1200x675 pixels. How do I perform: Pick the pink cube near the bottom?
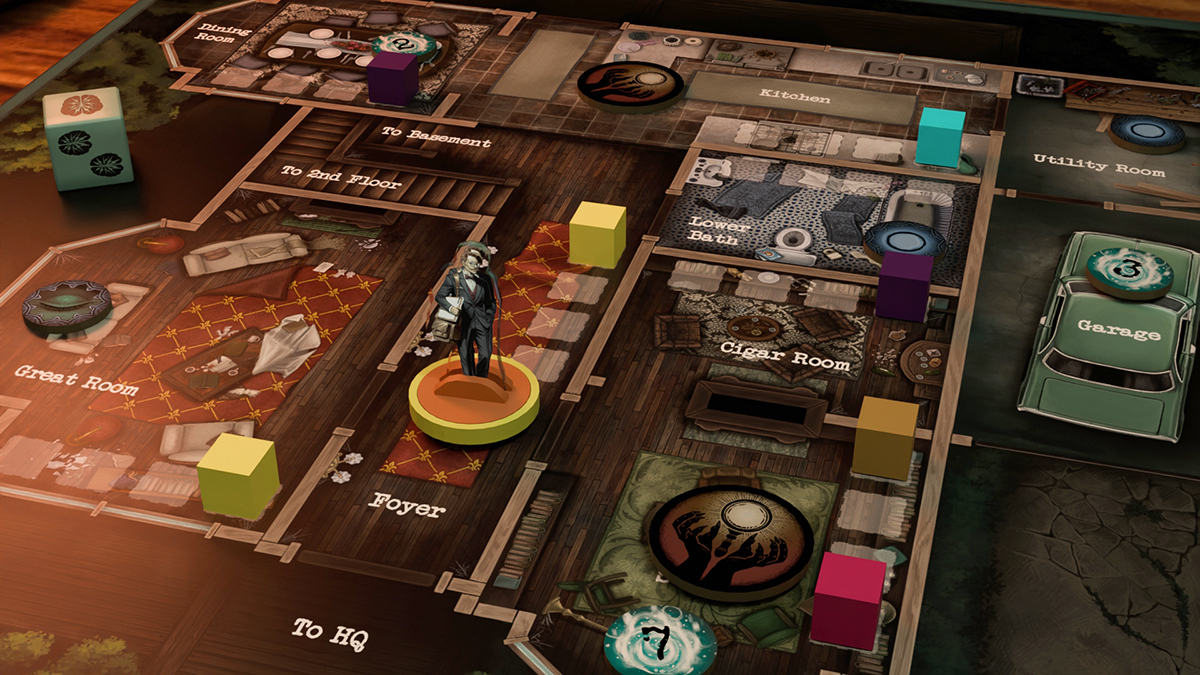849,601
